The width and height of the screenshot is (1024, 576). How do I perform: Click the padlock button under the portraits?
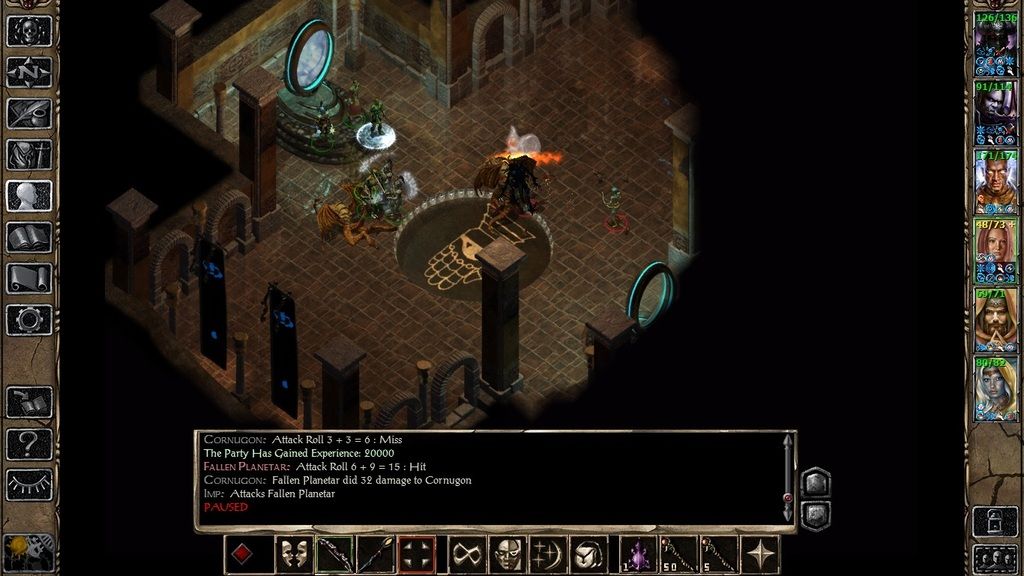(x=995, y=521)
